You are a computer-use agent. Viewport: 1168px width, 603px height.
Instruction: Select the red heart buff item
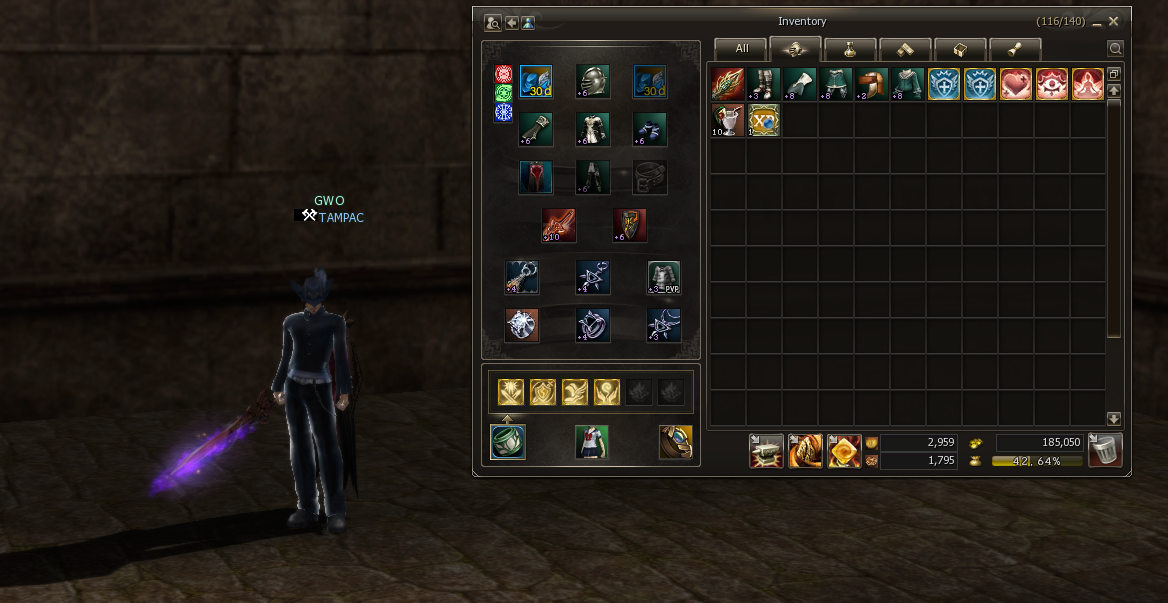point(1016,84)
